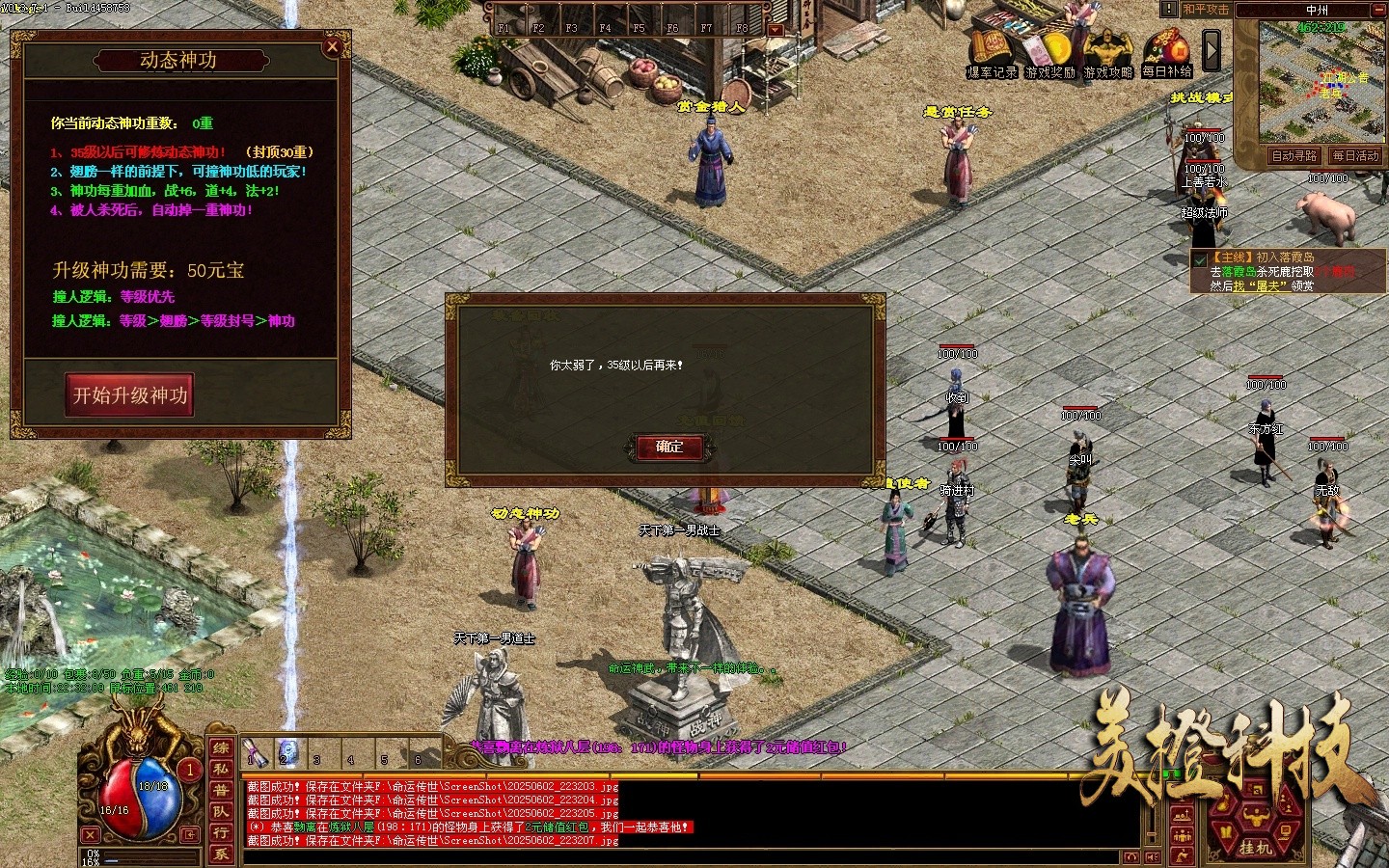
Task: Toggle the 和平攻击 attack mode
Action: (1206, 10)
